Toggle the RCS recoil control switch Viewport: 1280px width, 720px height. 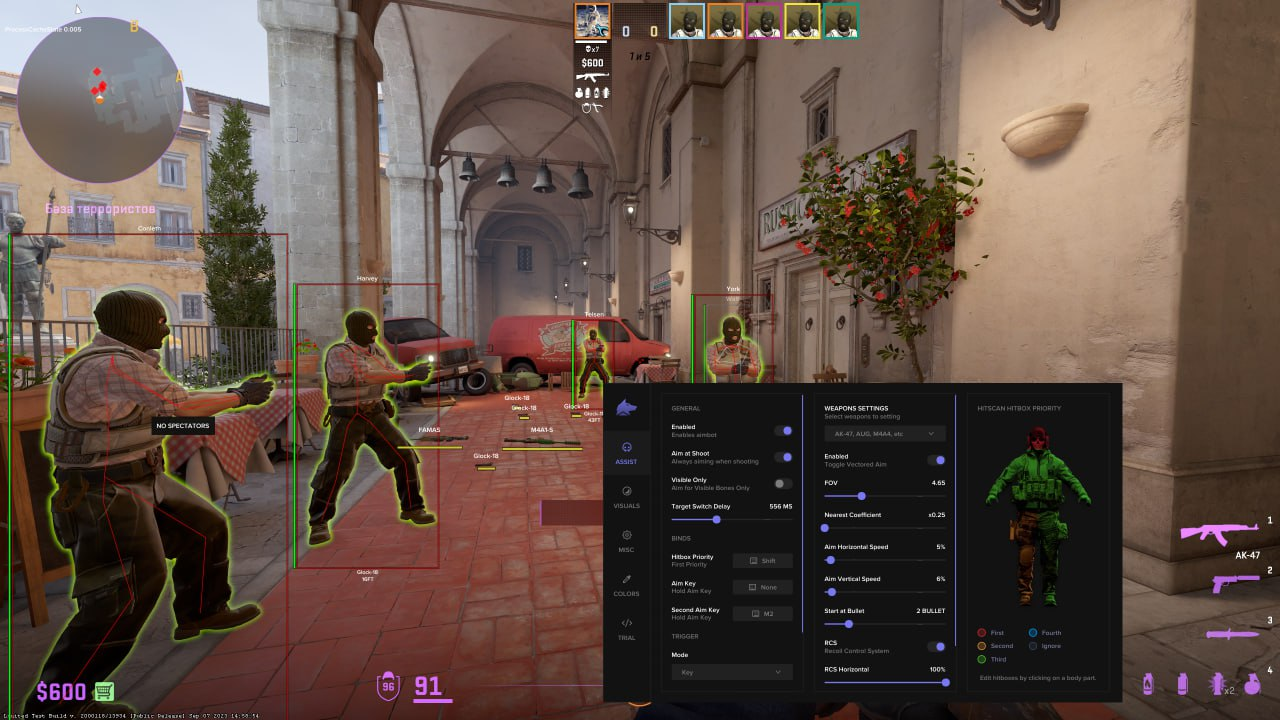click(x=936, y=647)
